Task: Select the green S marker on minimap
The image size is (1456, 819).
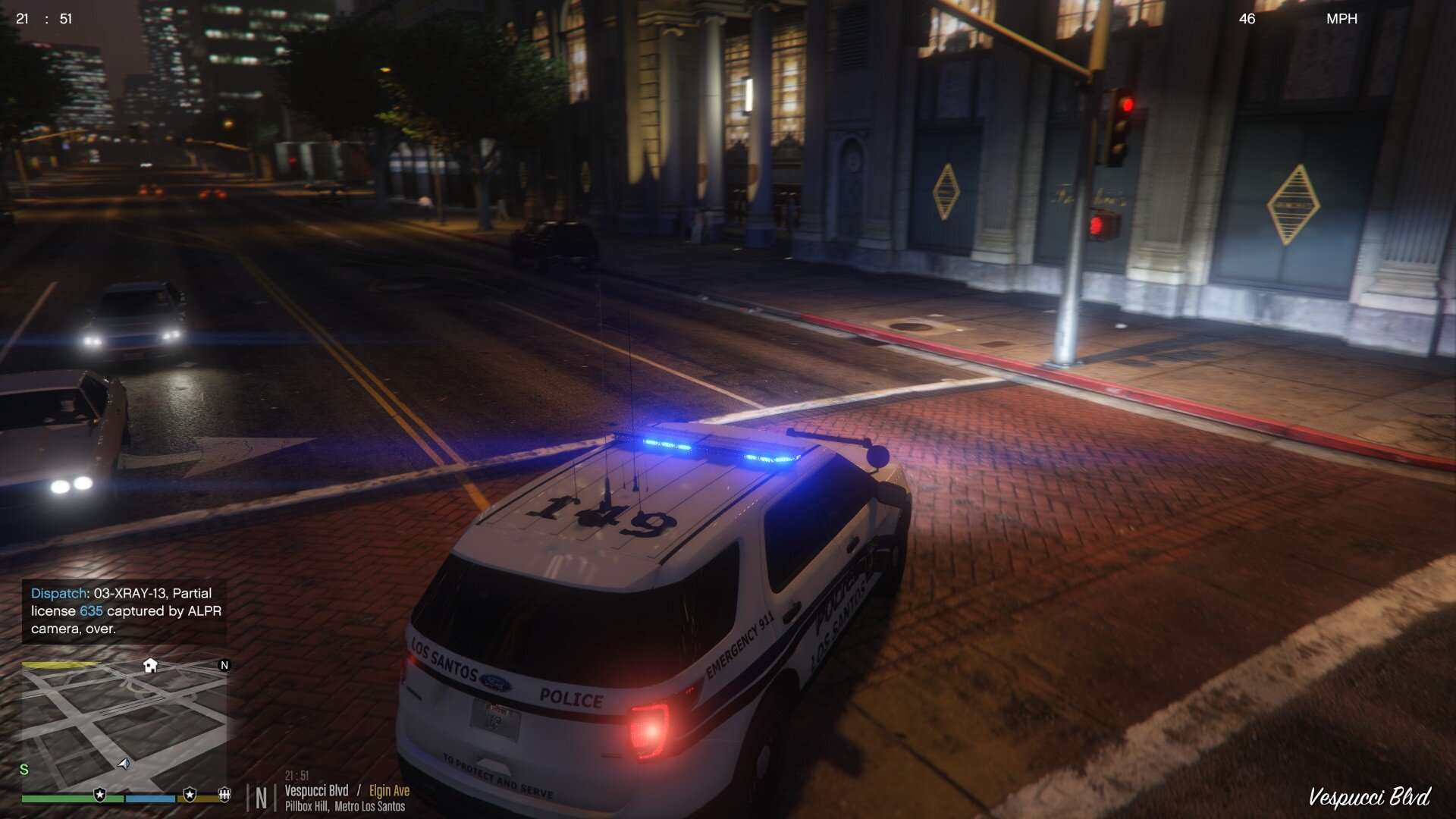Action: tap(24, 769)
